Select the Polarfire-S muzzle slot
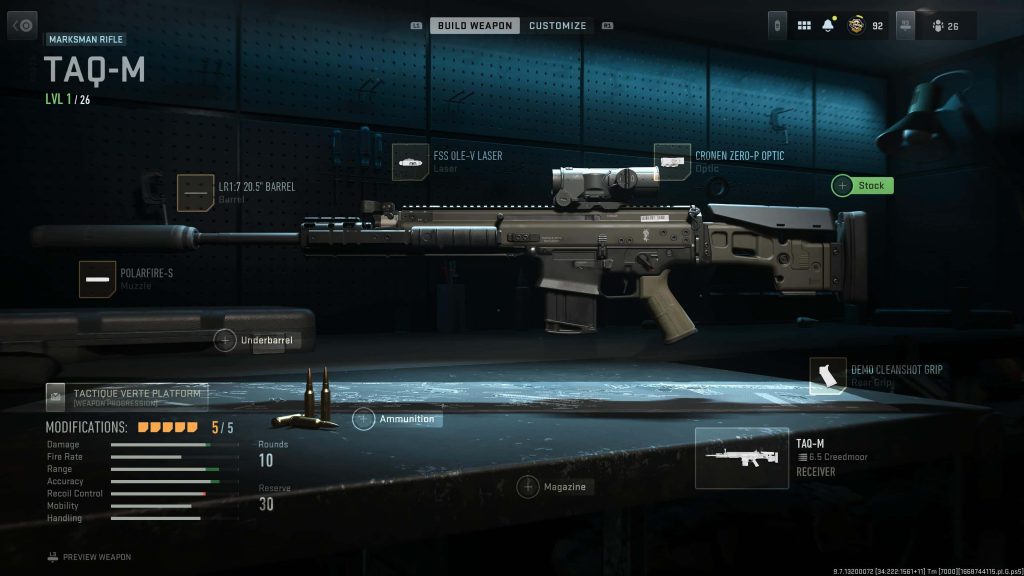 click(x=97, y=279)
